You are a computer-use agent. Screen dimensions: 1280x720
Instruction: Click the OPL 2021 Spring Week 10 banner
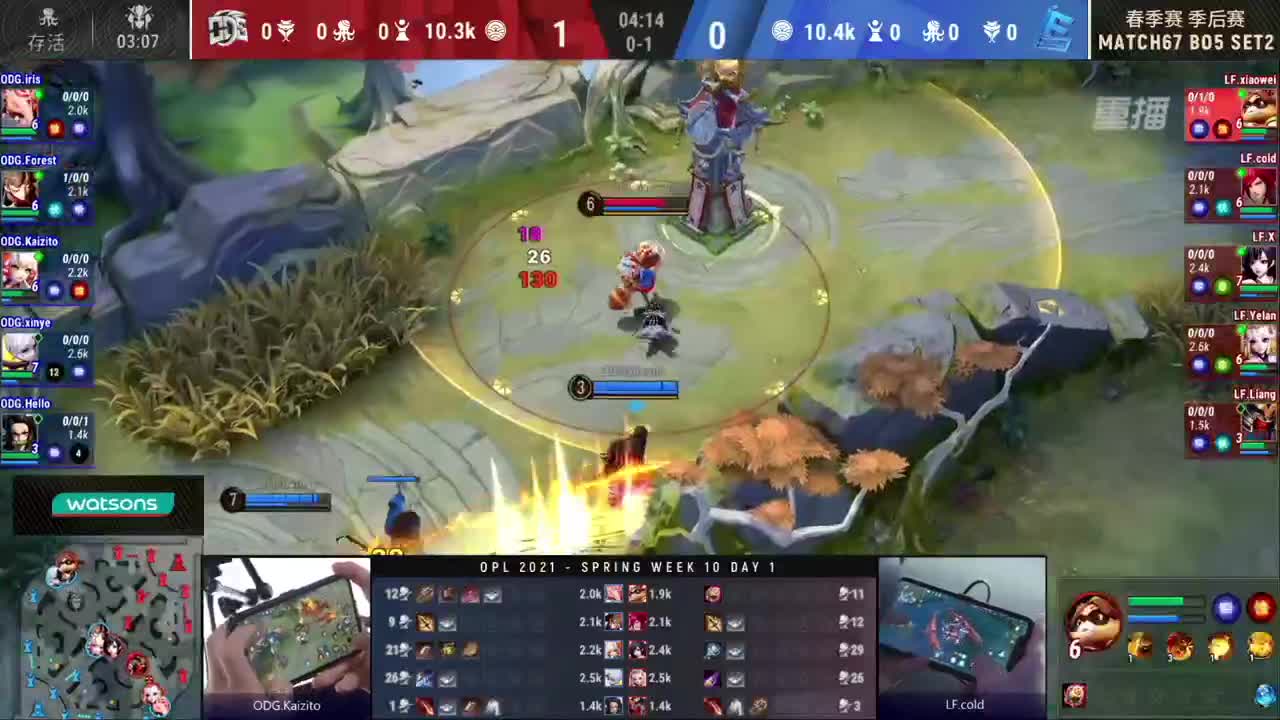tap(628, 567)
